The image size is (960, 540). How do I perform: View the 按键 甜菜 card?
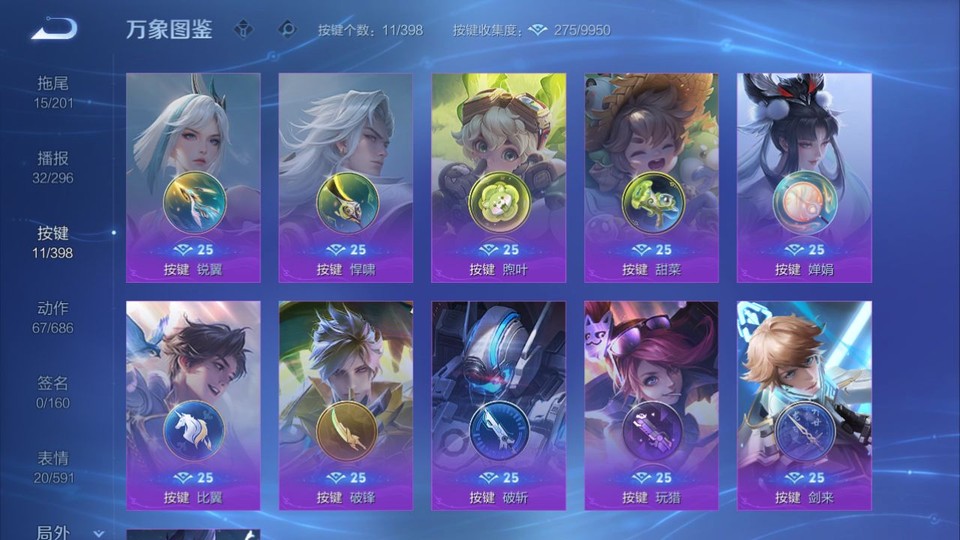coord(652,178)
